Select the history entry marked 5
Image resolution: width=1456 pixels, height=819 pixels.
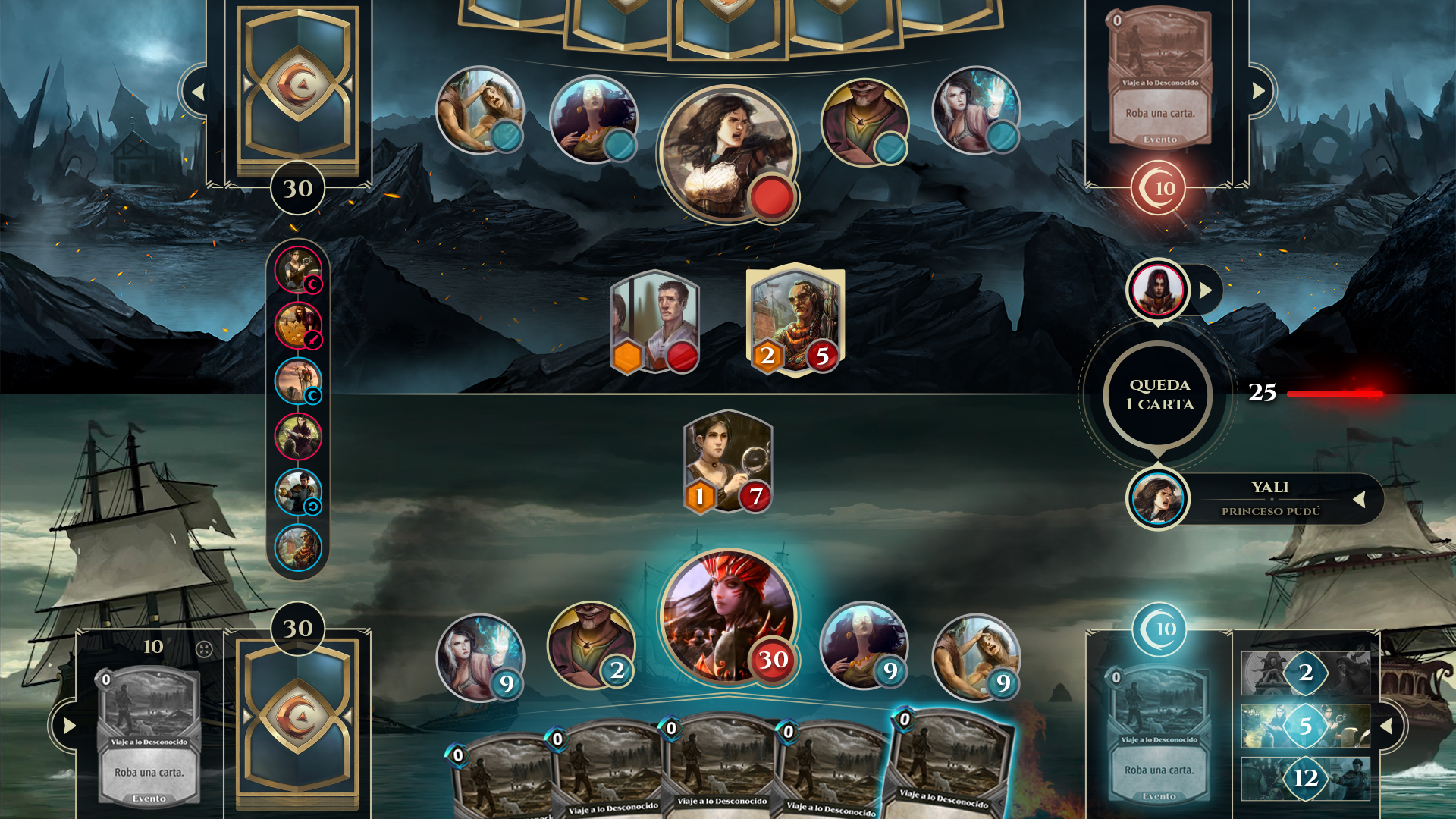point(1304,726)
